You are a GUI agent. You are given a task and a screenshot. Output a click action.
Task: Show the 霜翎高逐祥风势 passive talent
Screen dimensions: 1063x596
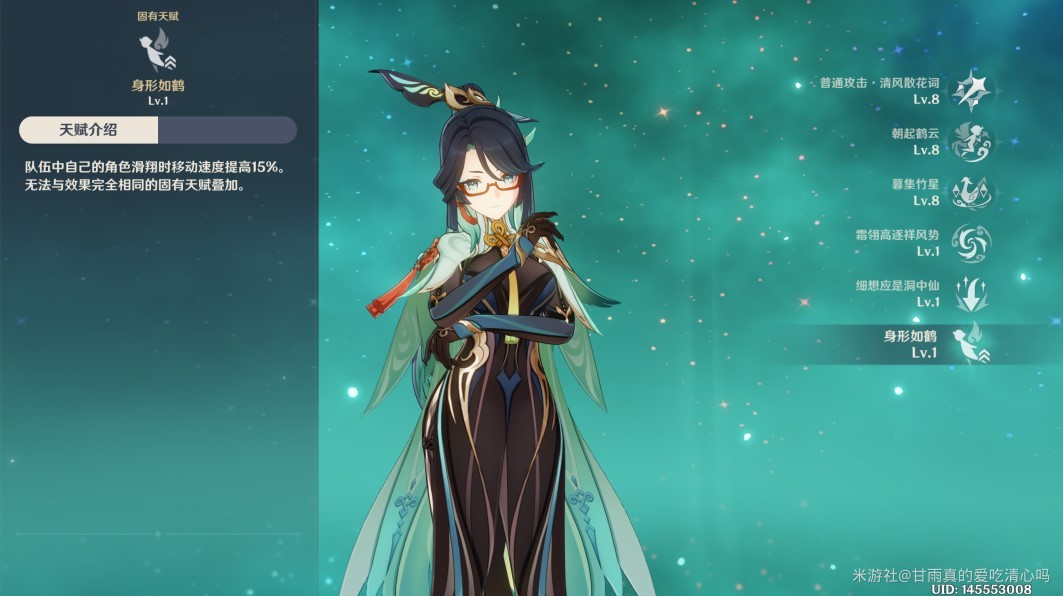tap(969, 243)
